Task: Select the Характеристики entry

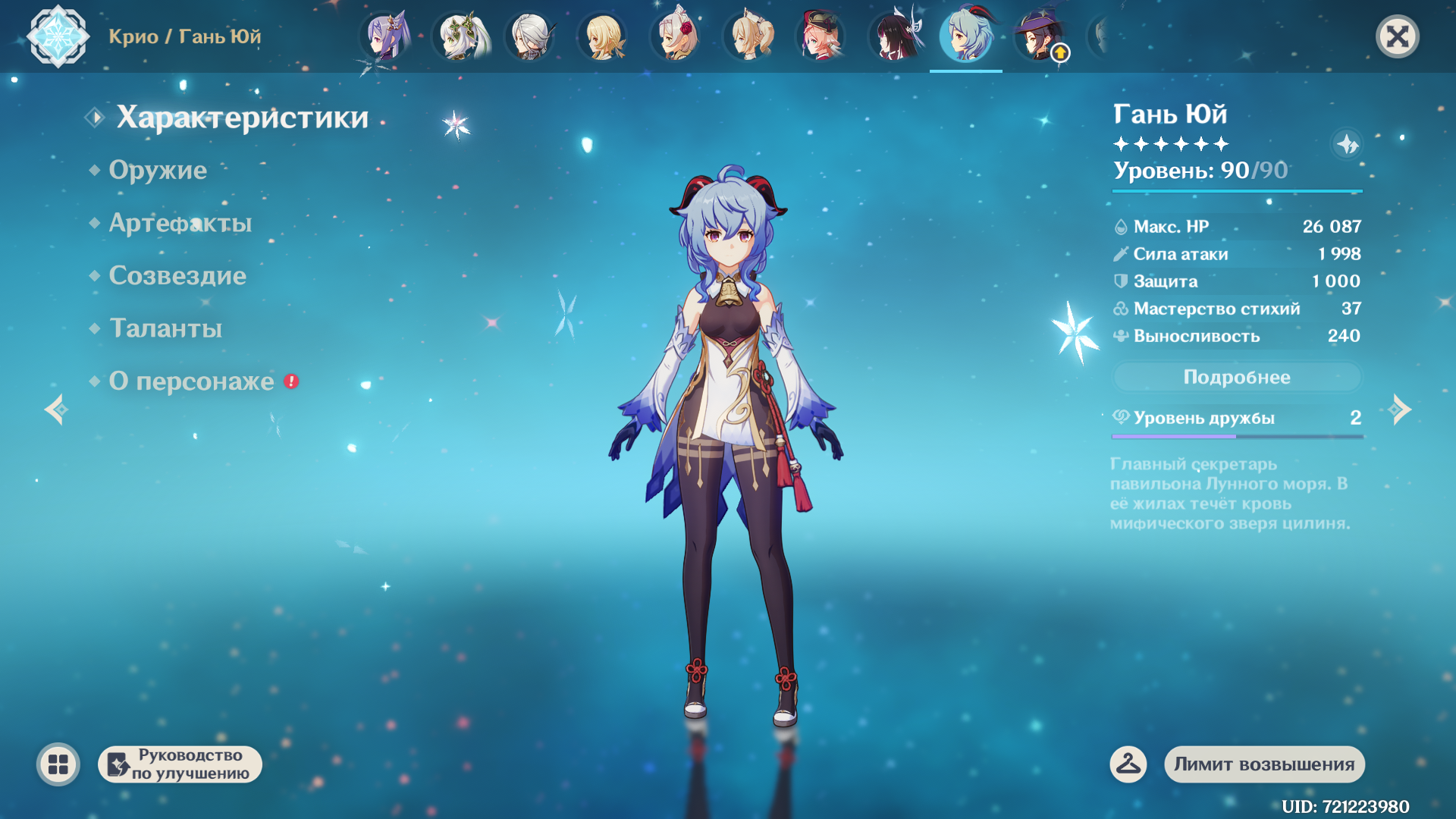Action: pyautogui.click(x=242, y=118)
